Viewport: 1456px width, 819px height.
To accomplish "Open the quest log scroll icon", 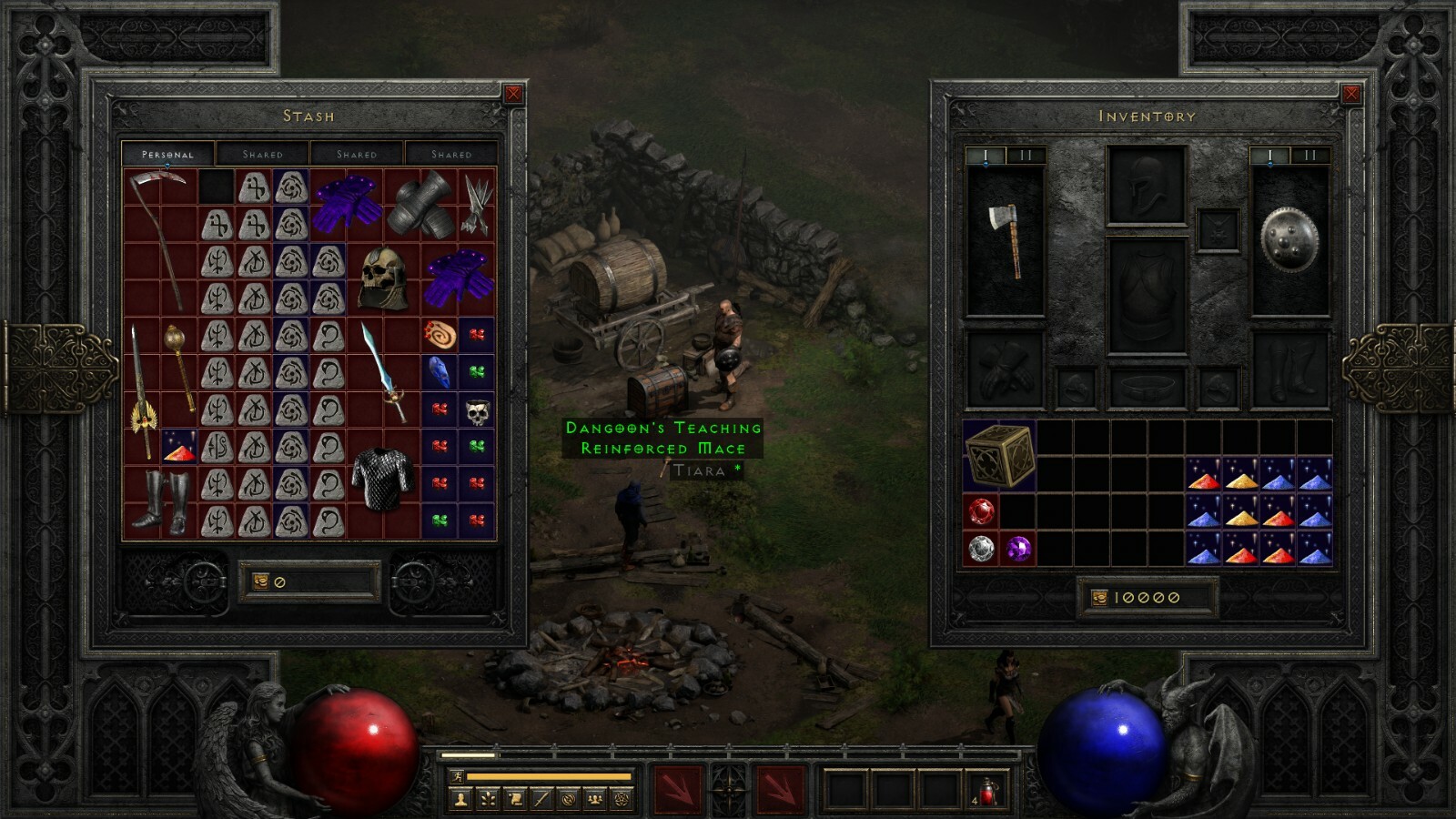I will pos(515,799).
